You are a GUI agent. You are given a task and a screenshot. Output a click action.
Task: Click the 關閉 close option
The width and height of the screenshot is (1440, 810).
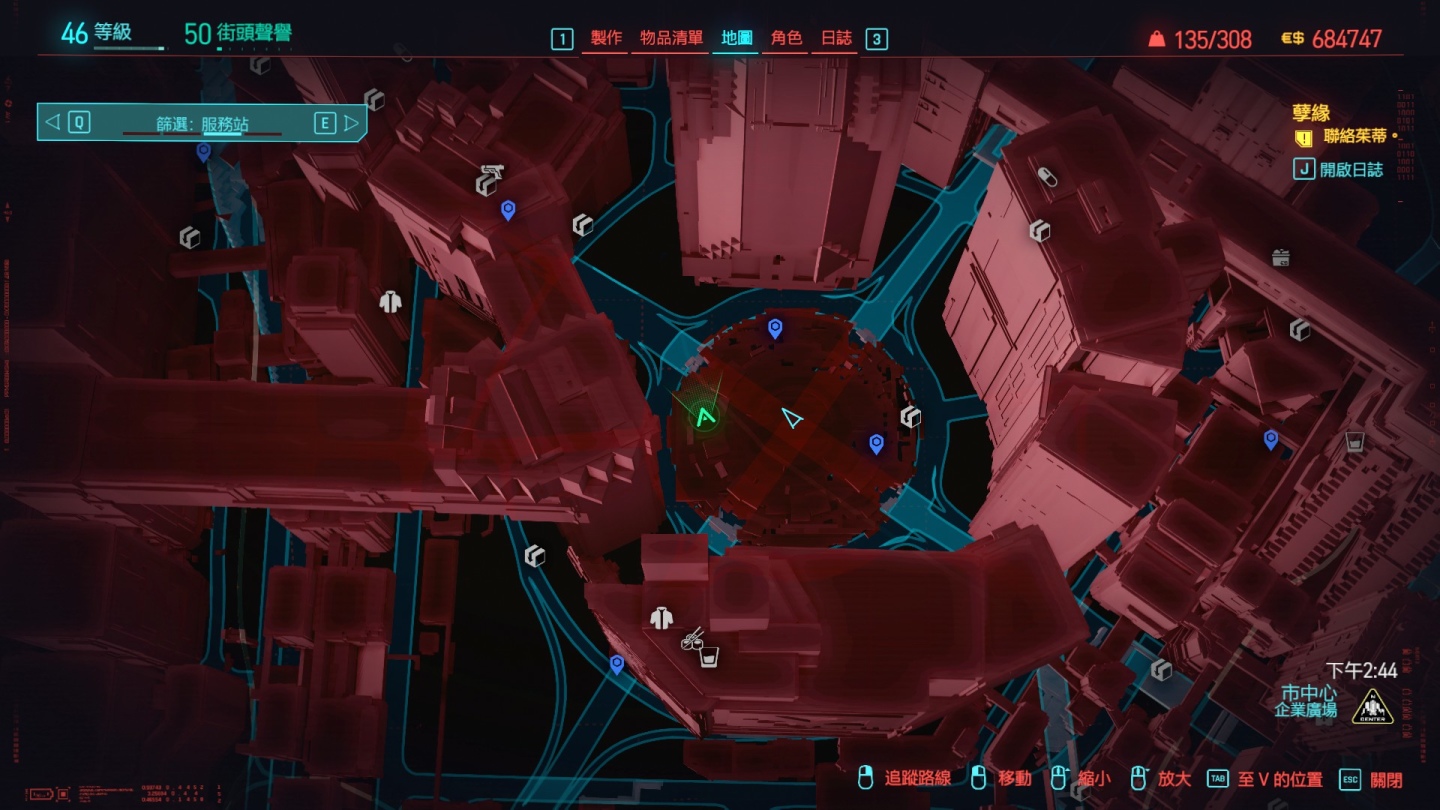point(1386,780)
